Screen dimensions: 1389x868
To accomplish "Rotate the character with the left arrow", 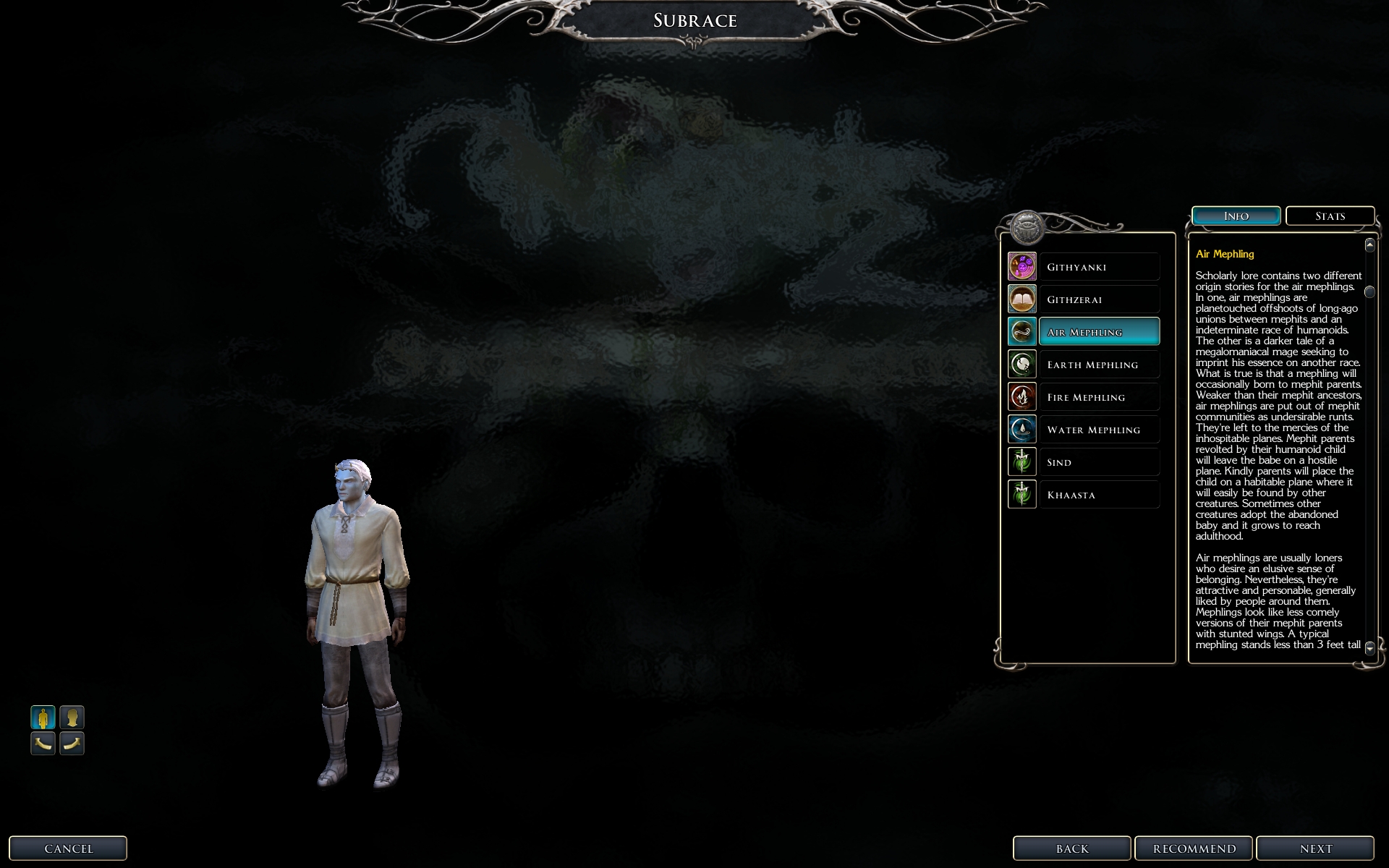I will tap(43, 743).
